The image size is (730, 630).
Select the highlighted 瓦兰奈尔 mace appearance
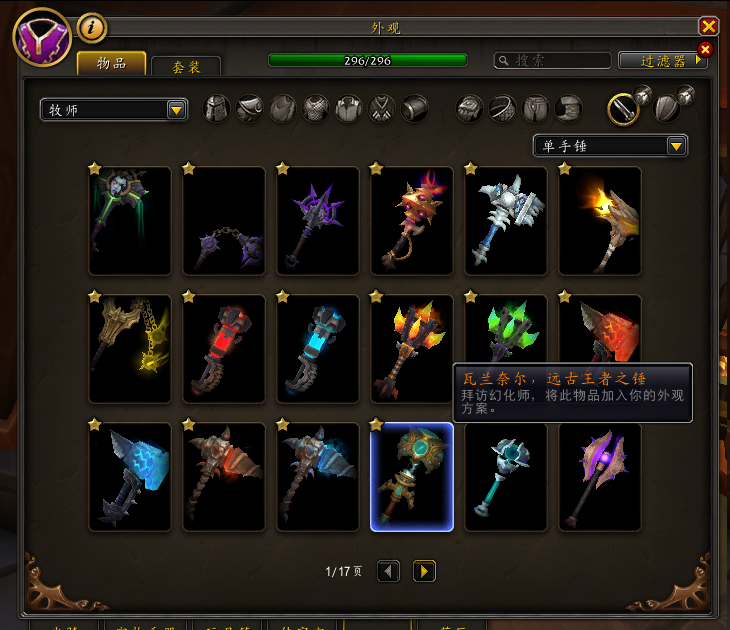(x=412, y=477)
